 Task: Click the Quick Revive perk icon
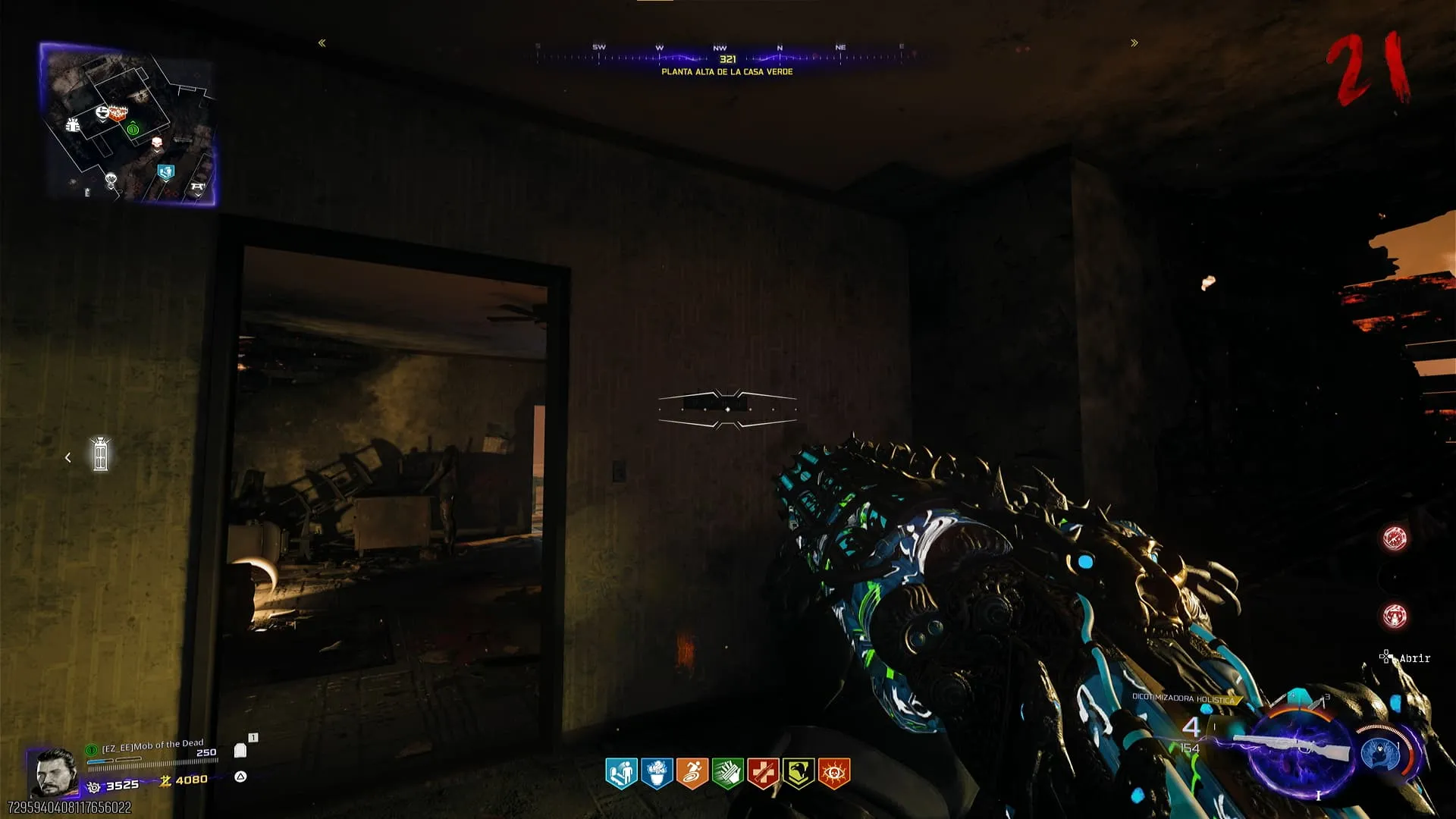pos(621,773)
